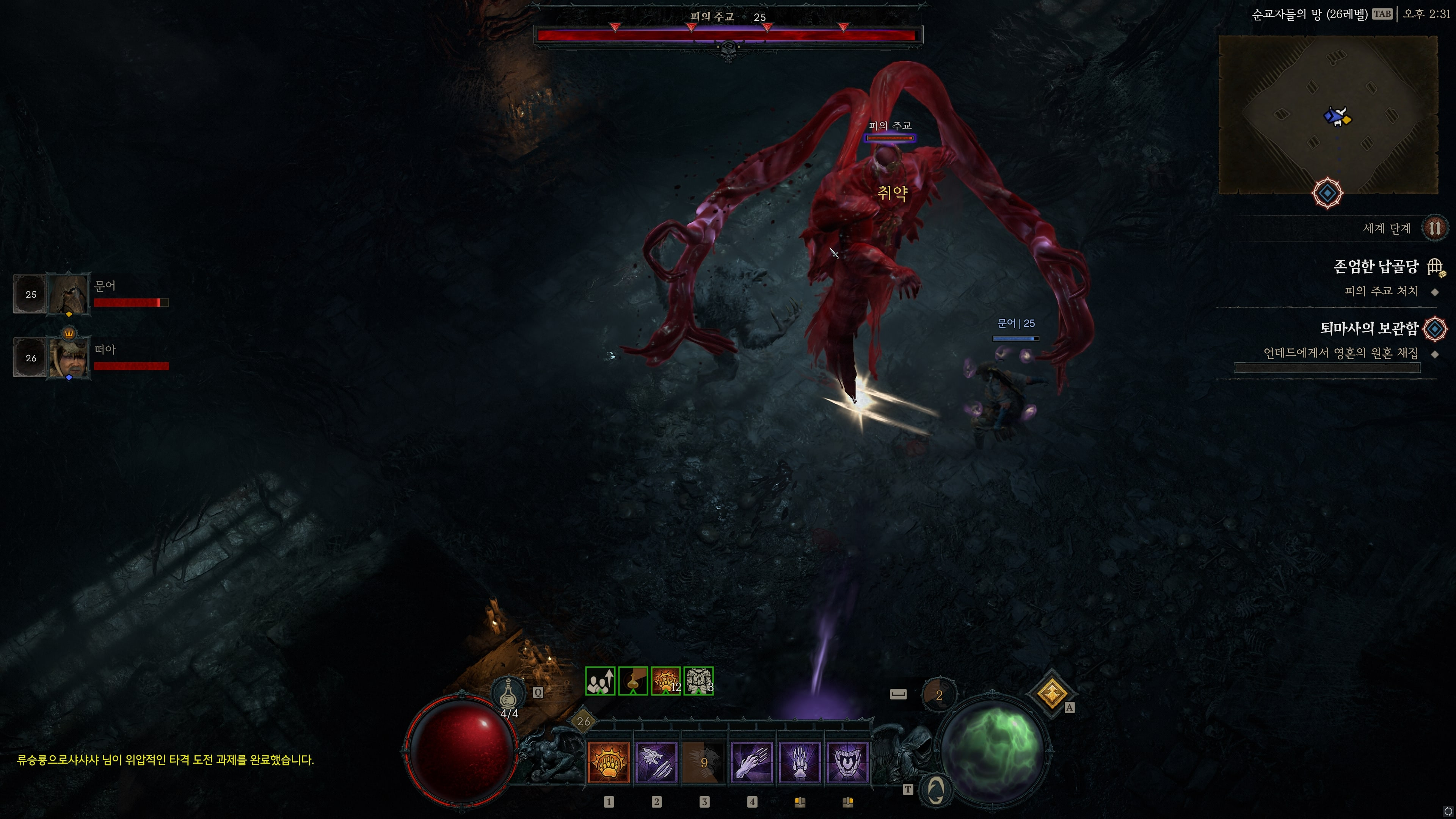Image resolution: width=1456 pixels, height=819 pixels.
Task: Inspect the party bonus buff icon
Action: pyautogui.click(x=600, y=681)
